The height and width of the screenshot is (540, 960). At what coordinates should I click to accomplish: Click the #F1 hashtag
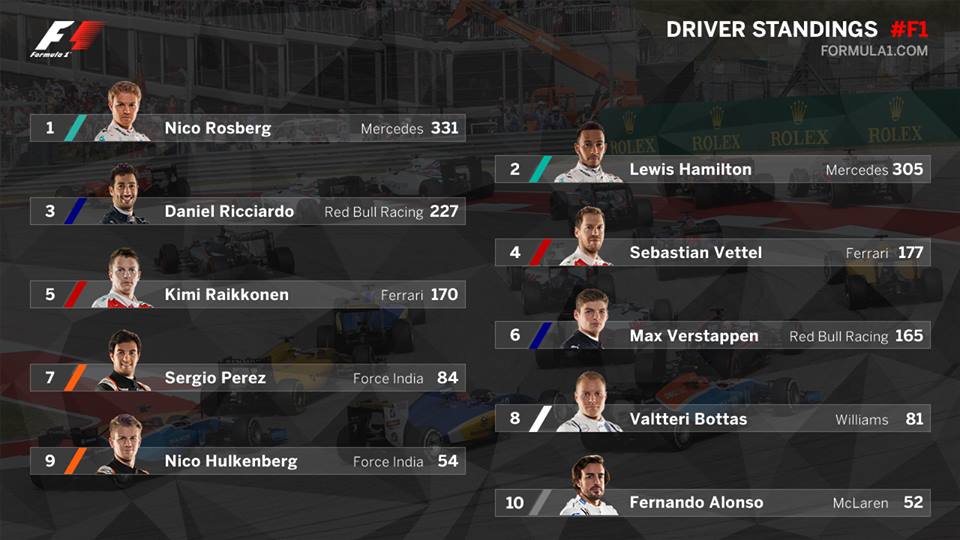coord(908,29)
